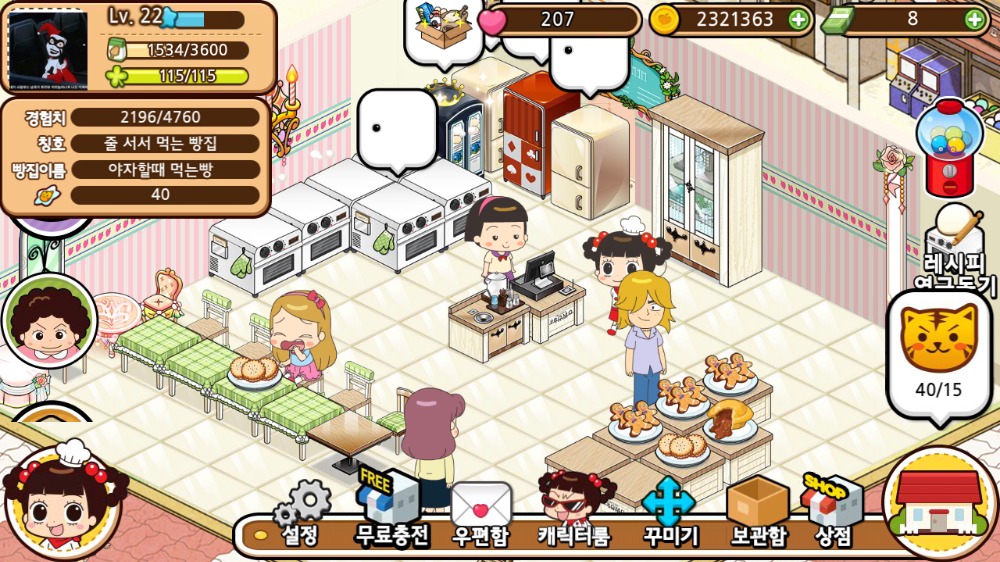This screenshot has width=1000, height=562.
Task: Open the tiger face 40/15 bubble
Action: (x=939, y=353)
